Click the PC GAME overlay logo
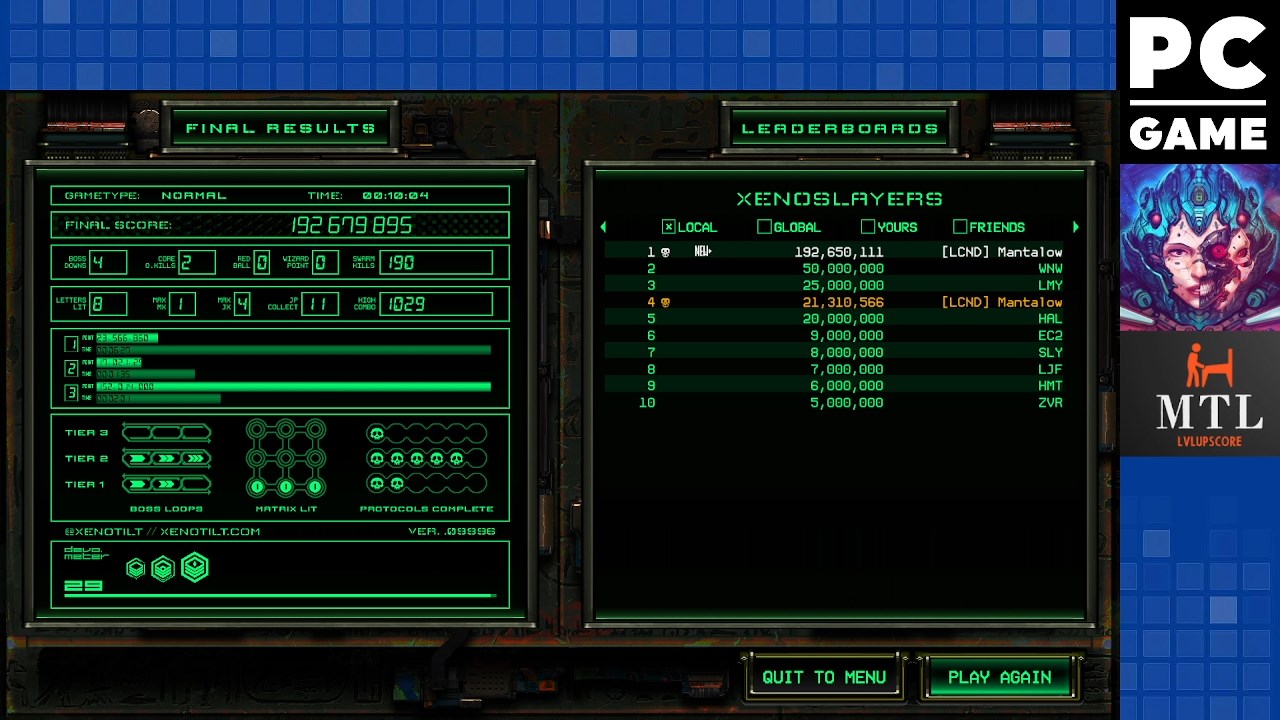 coord(1198,82)
